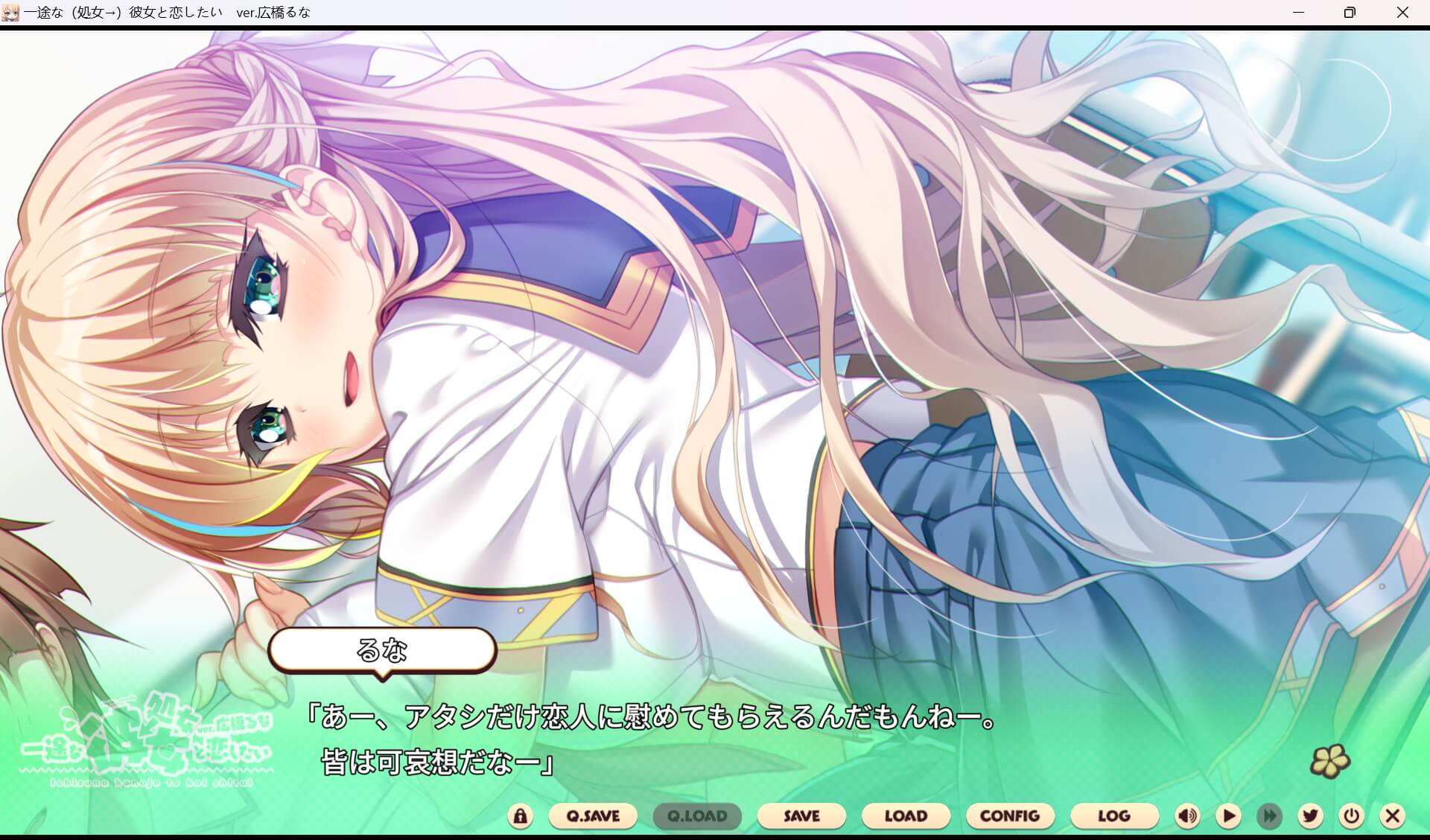The width and height of the screenshot is (1430, 840).
Task: Toggle auto-advance by pressing the play control
Action: point(1229,816)
